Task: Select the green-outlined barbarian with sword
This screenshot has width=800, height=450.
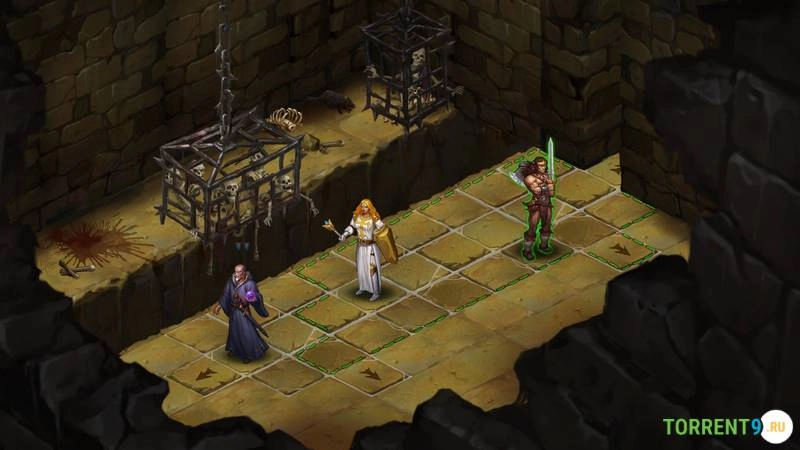Action: (538, 205)
